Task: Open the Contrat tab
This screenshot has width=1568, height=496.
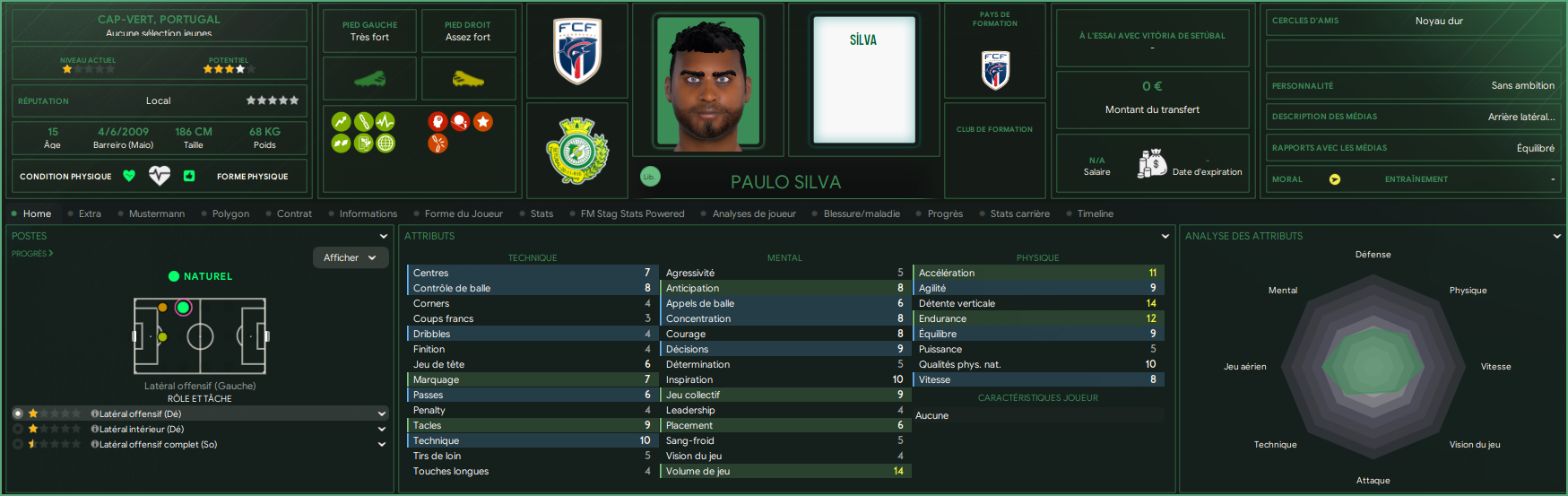Action: point(294,213)
